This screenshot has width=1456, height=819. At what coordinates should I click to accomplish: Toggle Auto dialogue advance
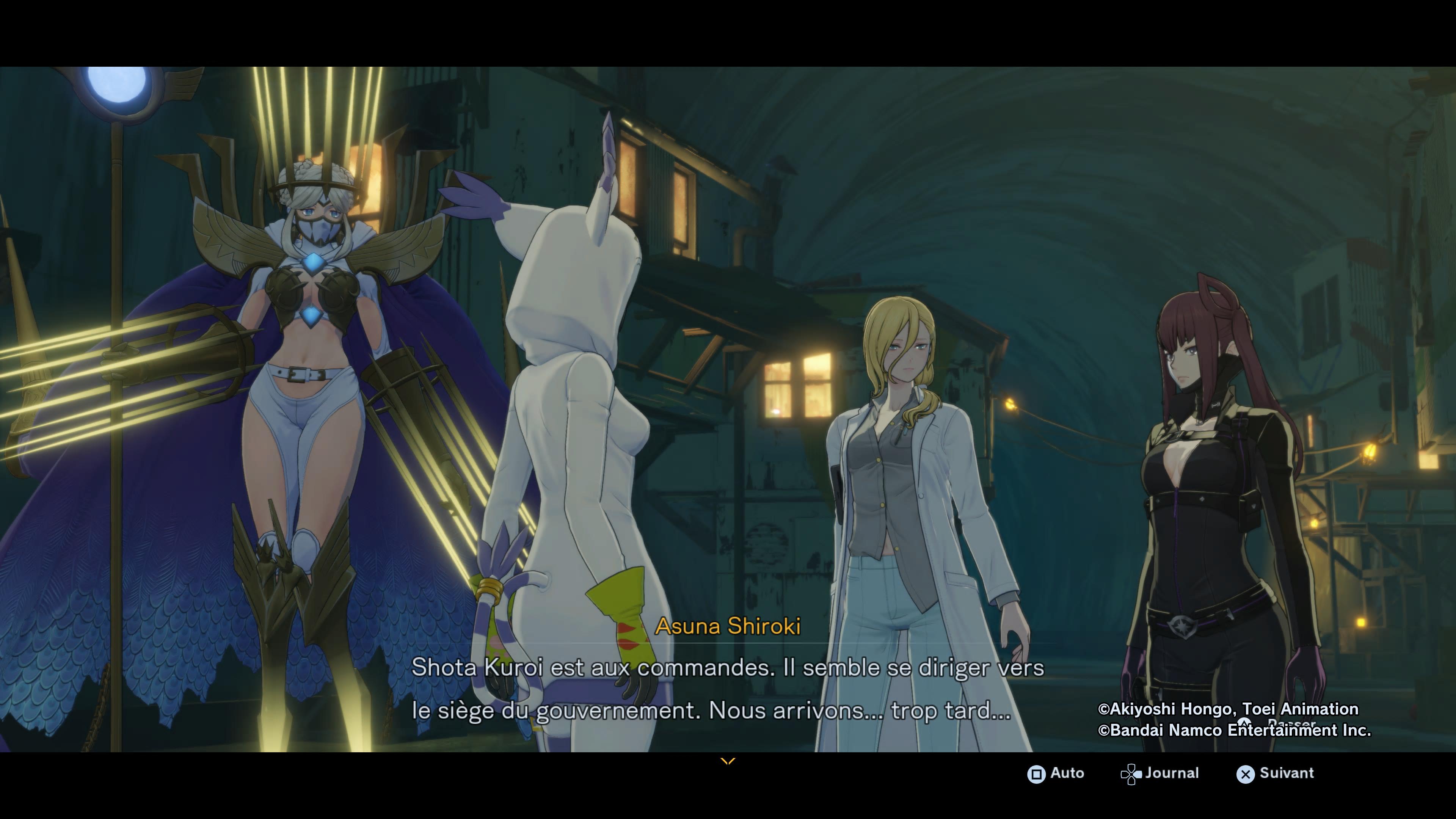click(x=1055, y=773)
